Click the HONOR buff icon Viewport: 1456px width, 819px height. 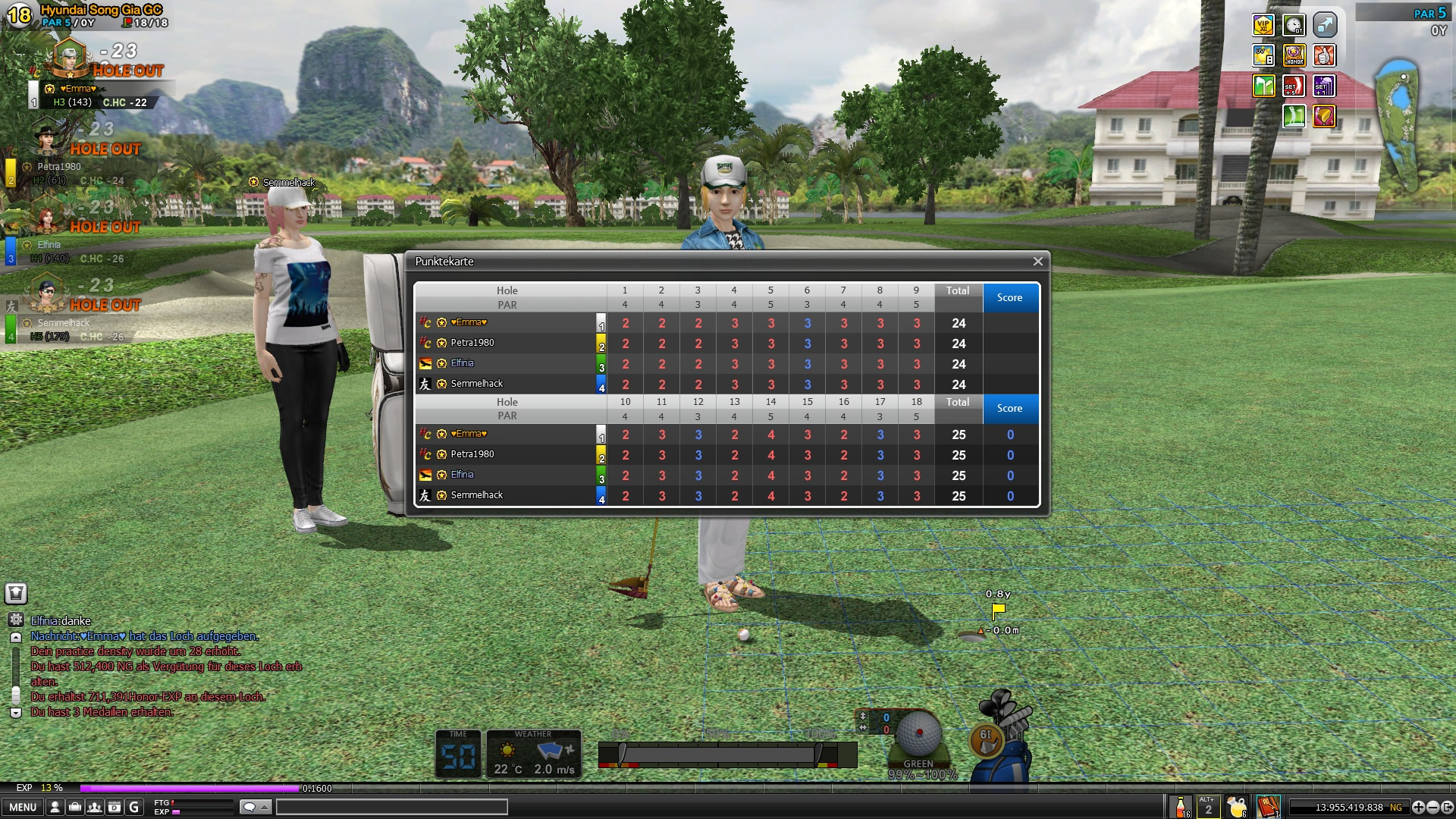pos(1294,56)
